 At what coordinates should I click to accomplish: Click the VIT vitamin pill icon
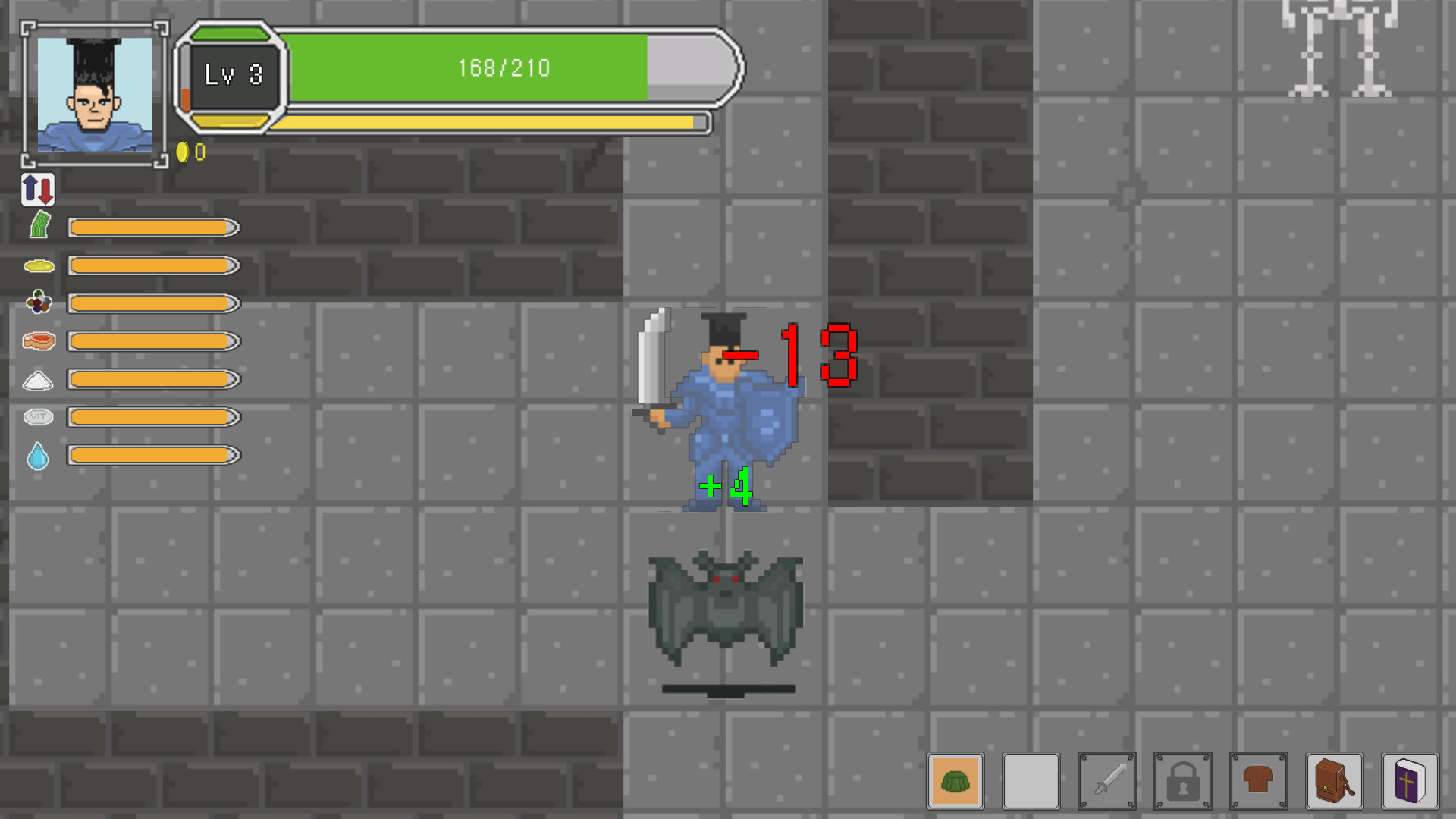point(38,417)
